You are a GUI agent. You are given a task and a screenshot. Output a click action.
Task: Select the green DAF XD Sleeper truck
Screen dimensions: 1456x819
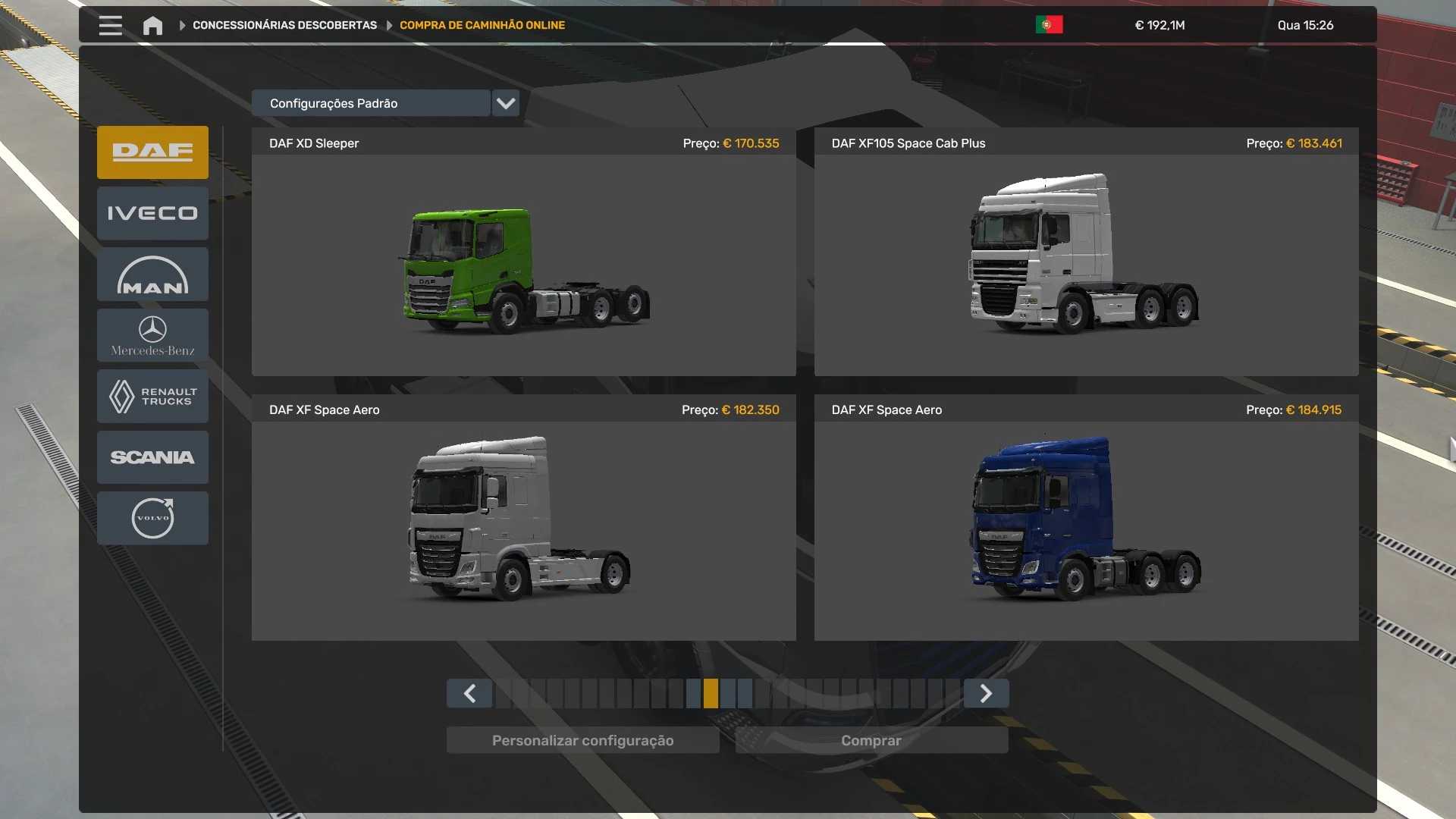point(523,265)
